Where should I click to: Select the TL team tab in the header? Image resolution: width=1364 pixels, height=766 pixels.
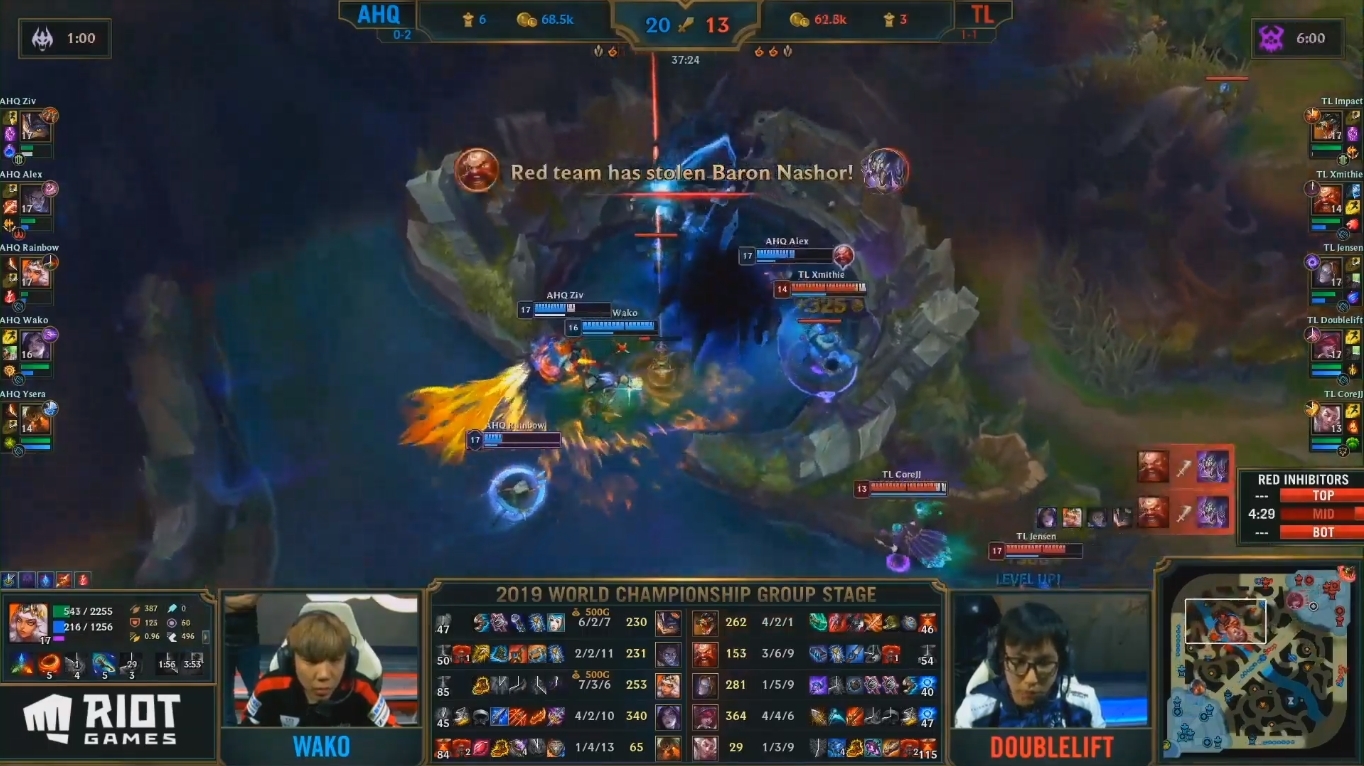(983, 14)
